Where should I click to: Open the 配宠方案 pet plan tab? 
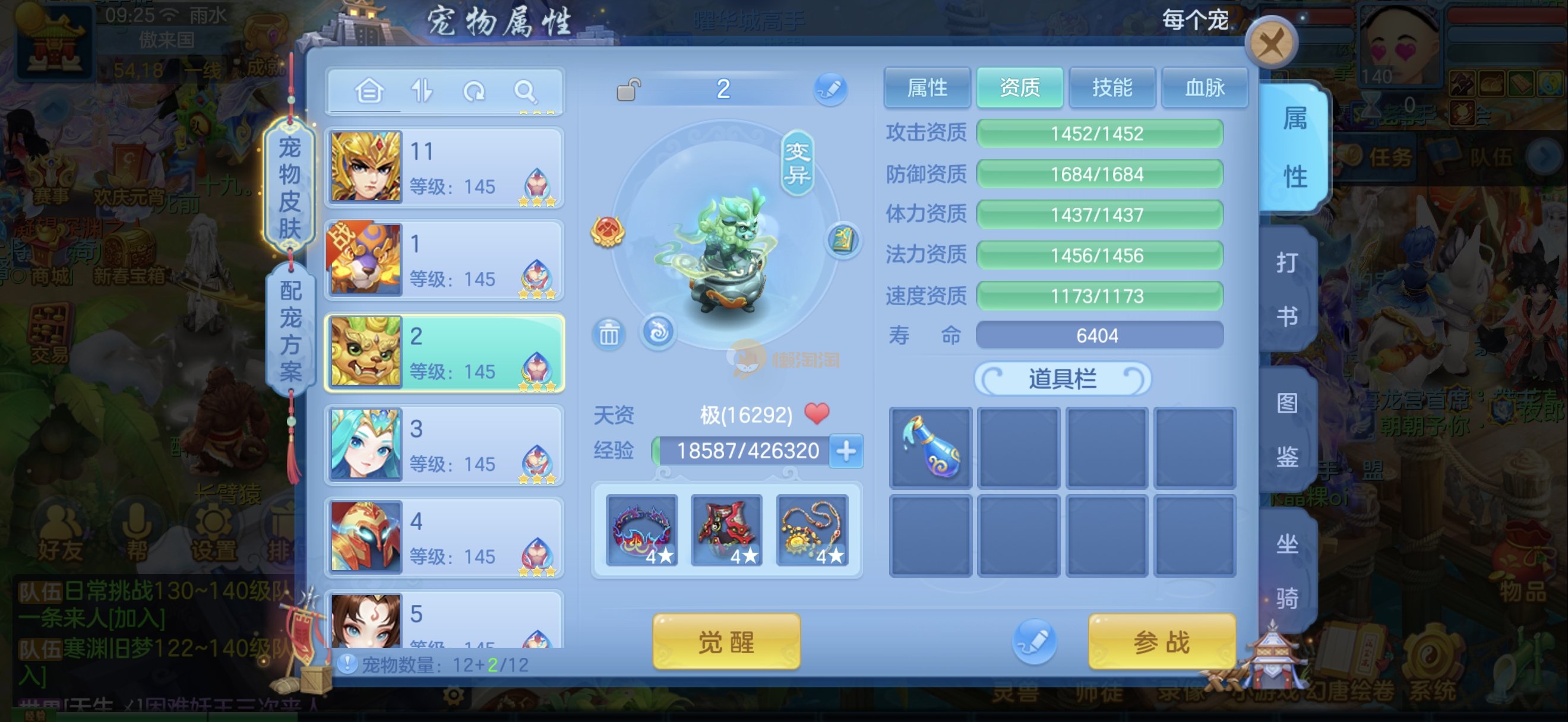(x=290, y=330)
